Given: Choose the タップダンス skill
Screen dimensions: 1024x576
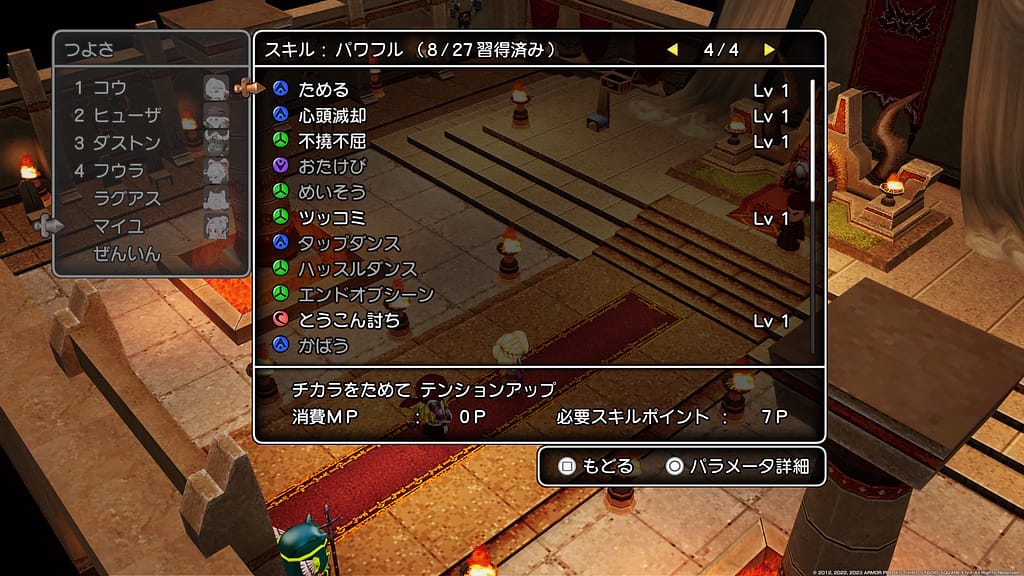Looking at the screenshot, I should [349, 244].
